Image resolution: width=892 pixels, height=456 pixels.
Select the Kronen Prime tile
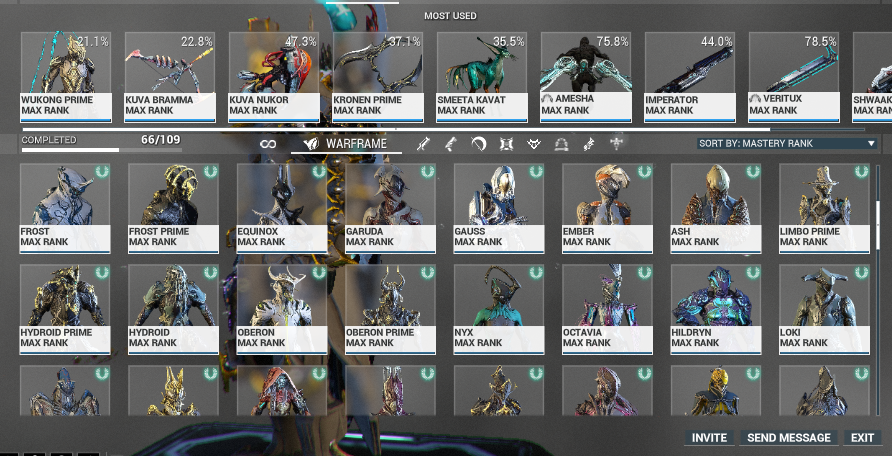click(x=378, y=76)
